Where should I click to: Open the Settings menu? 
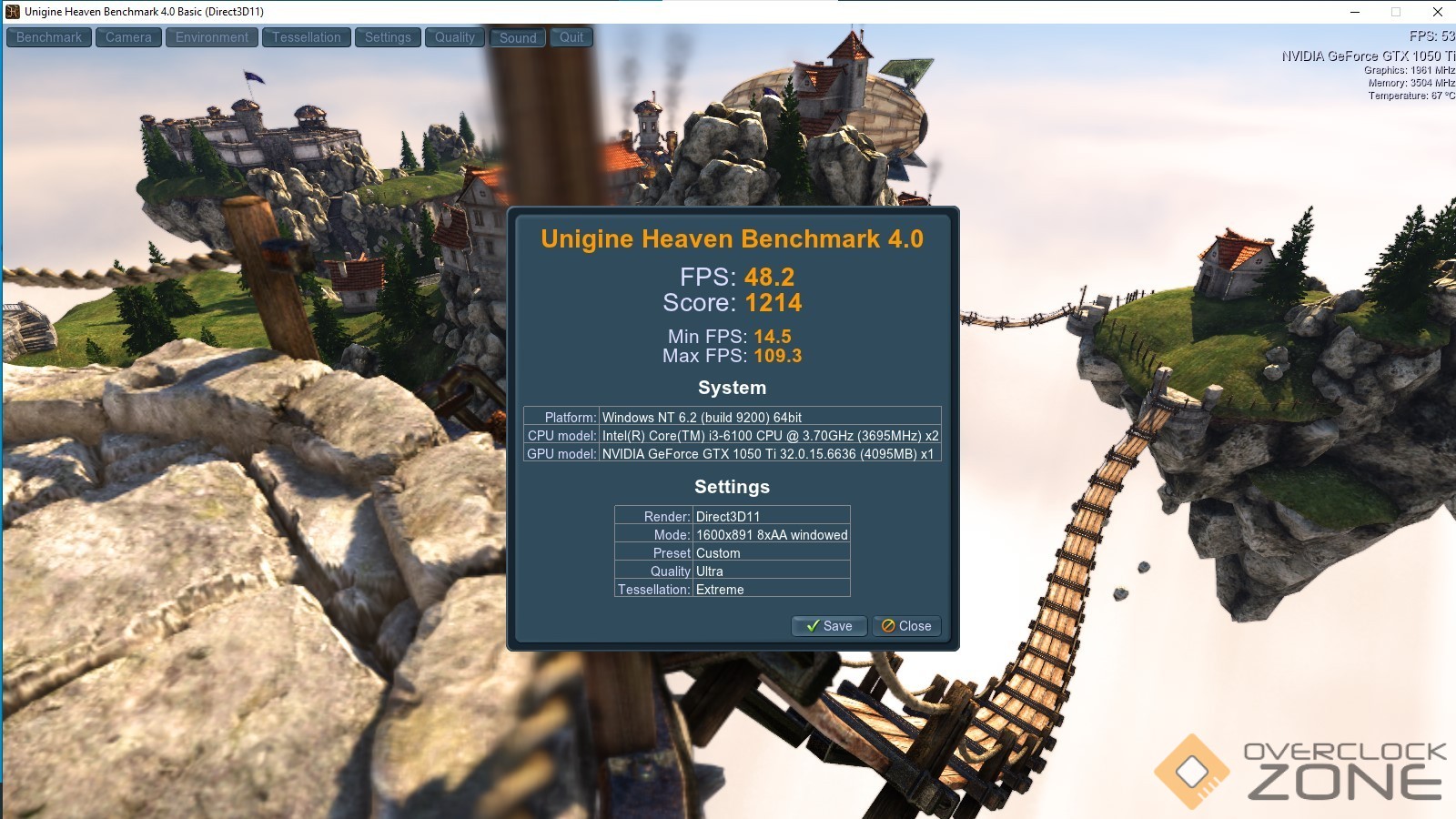388,37
